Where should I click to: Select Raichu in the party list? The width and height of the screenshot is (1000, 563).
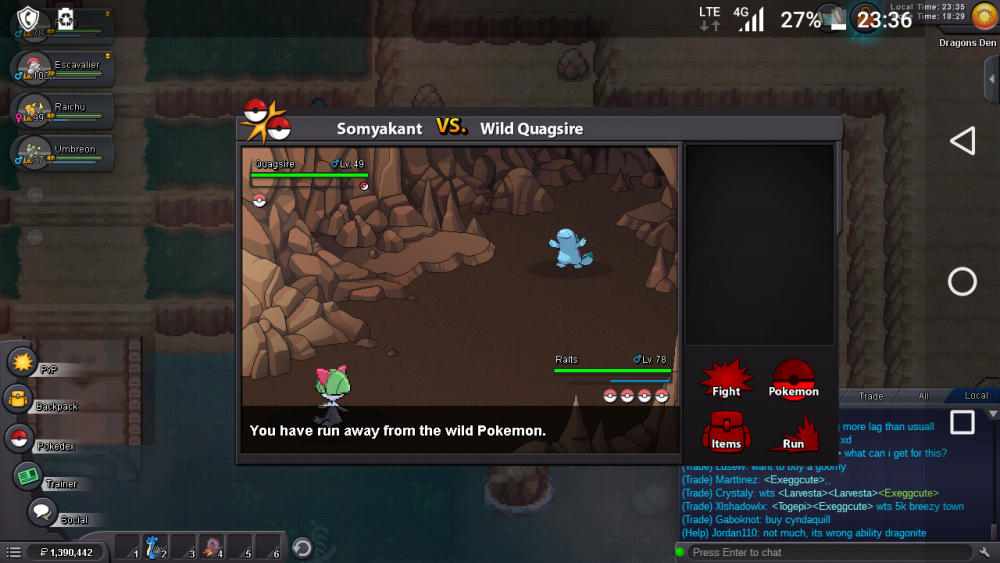pos(62,110)
